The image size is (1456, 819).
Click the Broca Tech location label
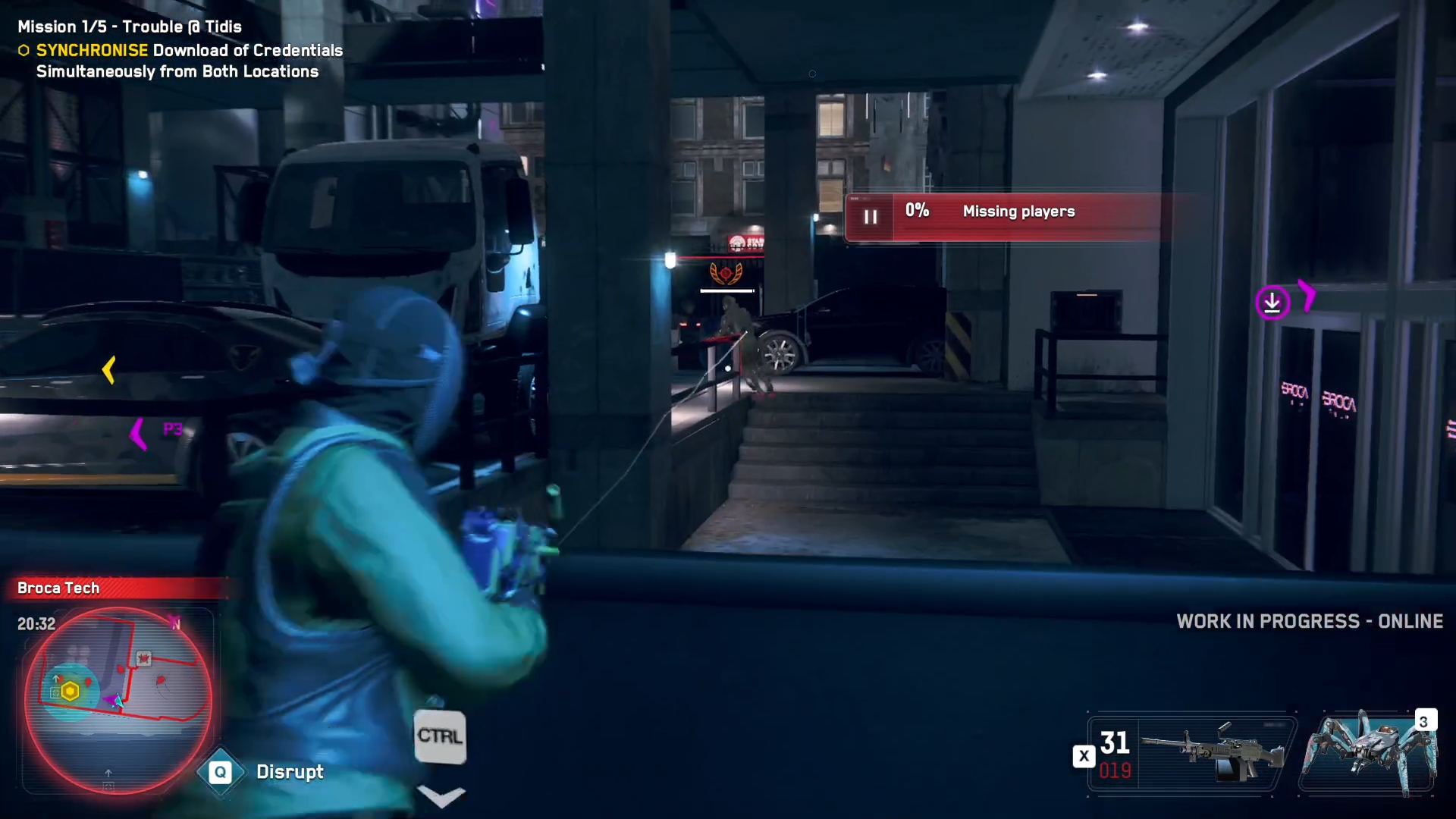tap(58, 588)
